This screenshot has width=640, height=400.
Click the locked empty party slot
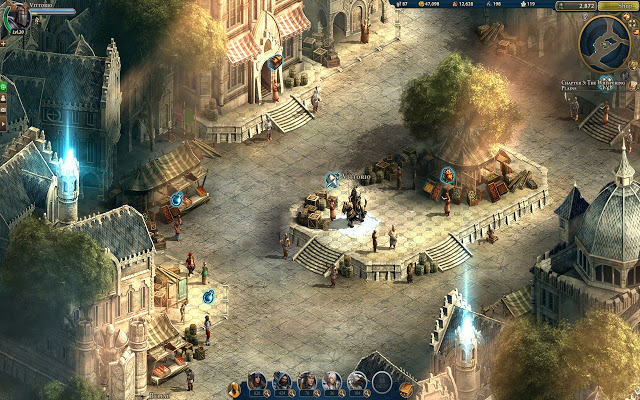pyautogui.click(x=382, y=381)
